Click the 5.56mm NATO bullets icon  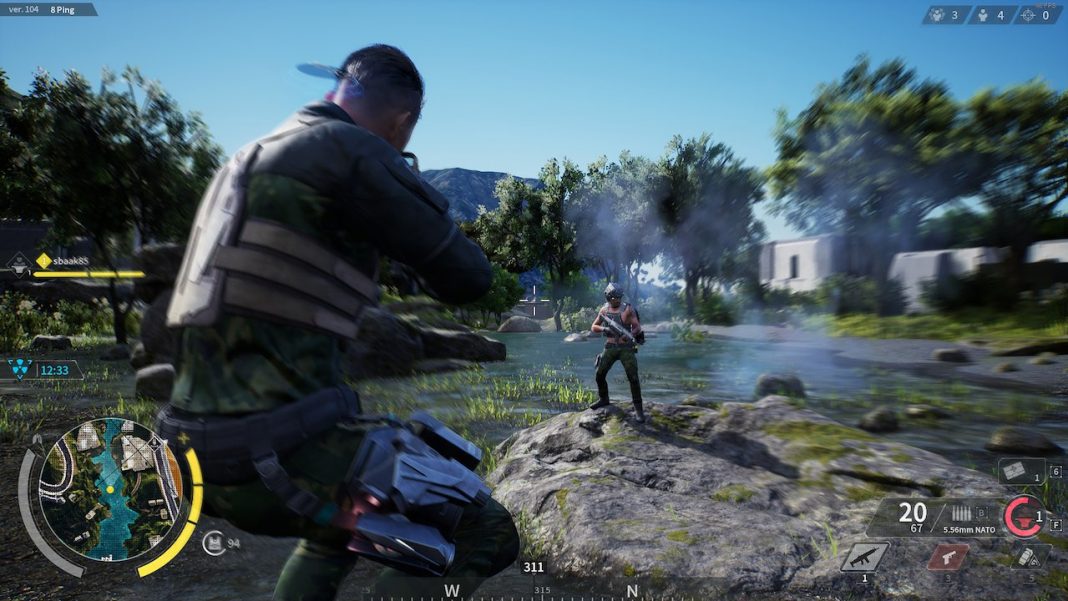[962, 513]
